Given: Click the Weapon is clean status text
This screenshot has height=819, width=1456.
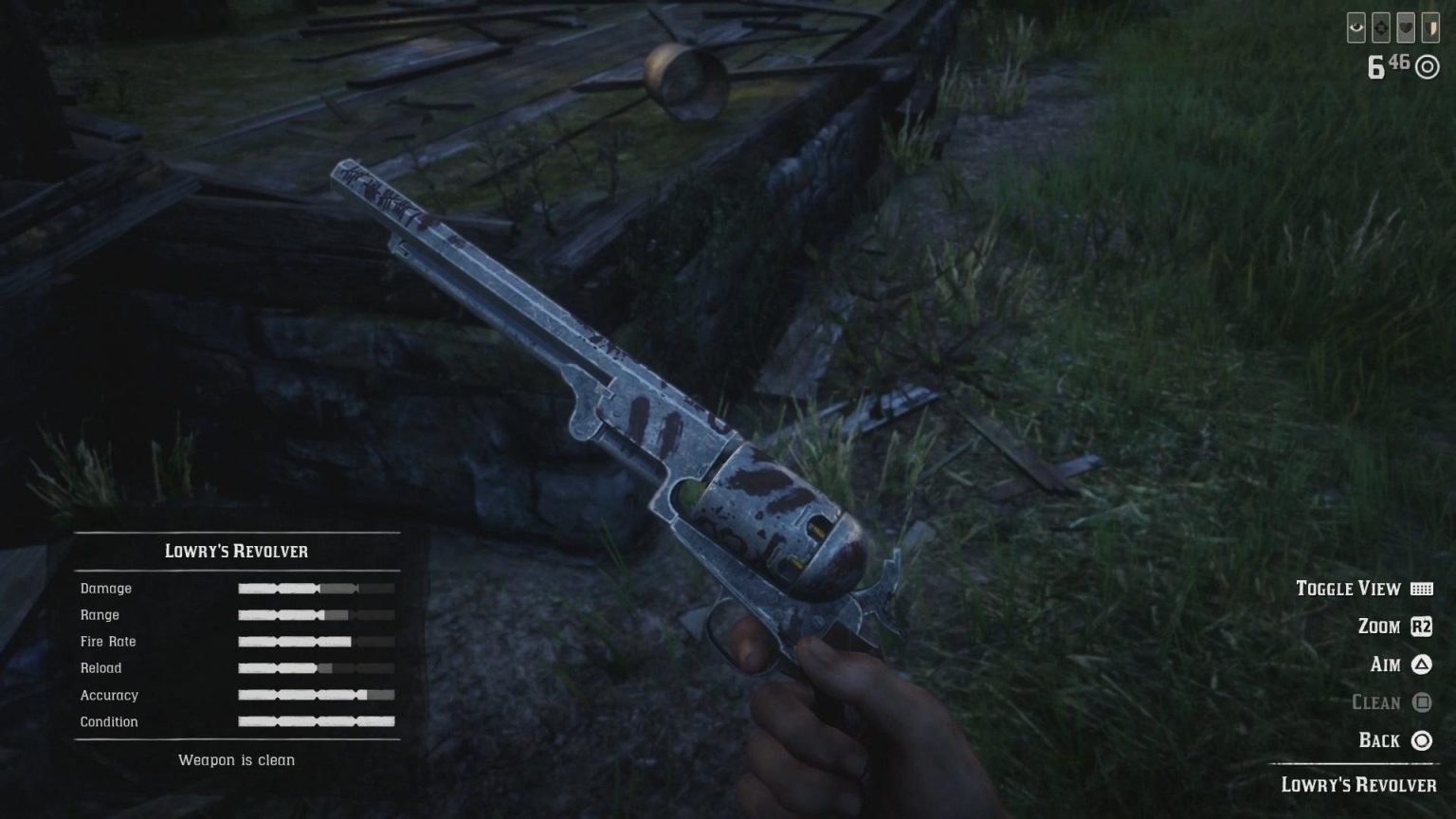Looking at the screenshot, I should [236, 759].
